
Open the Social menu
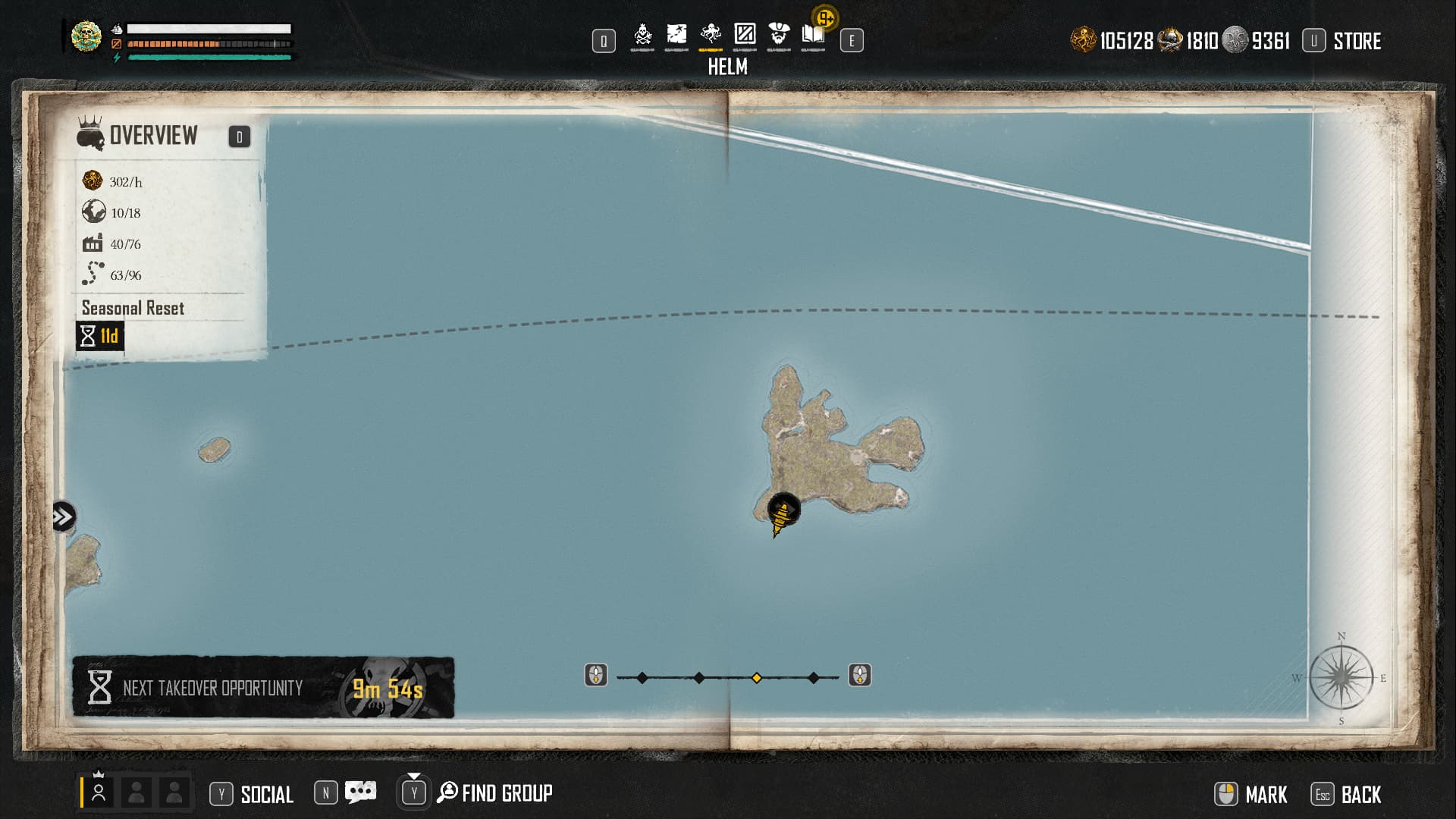click(x=266, y=794)
